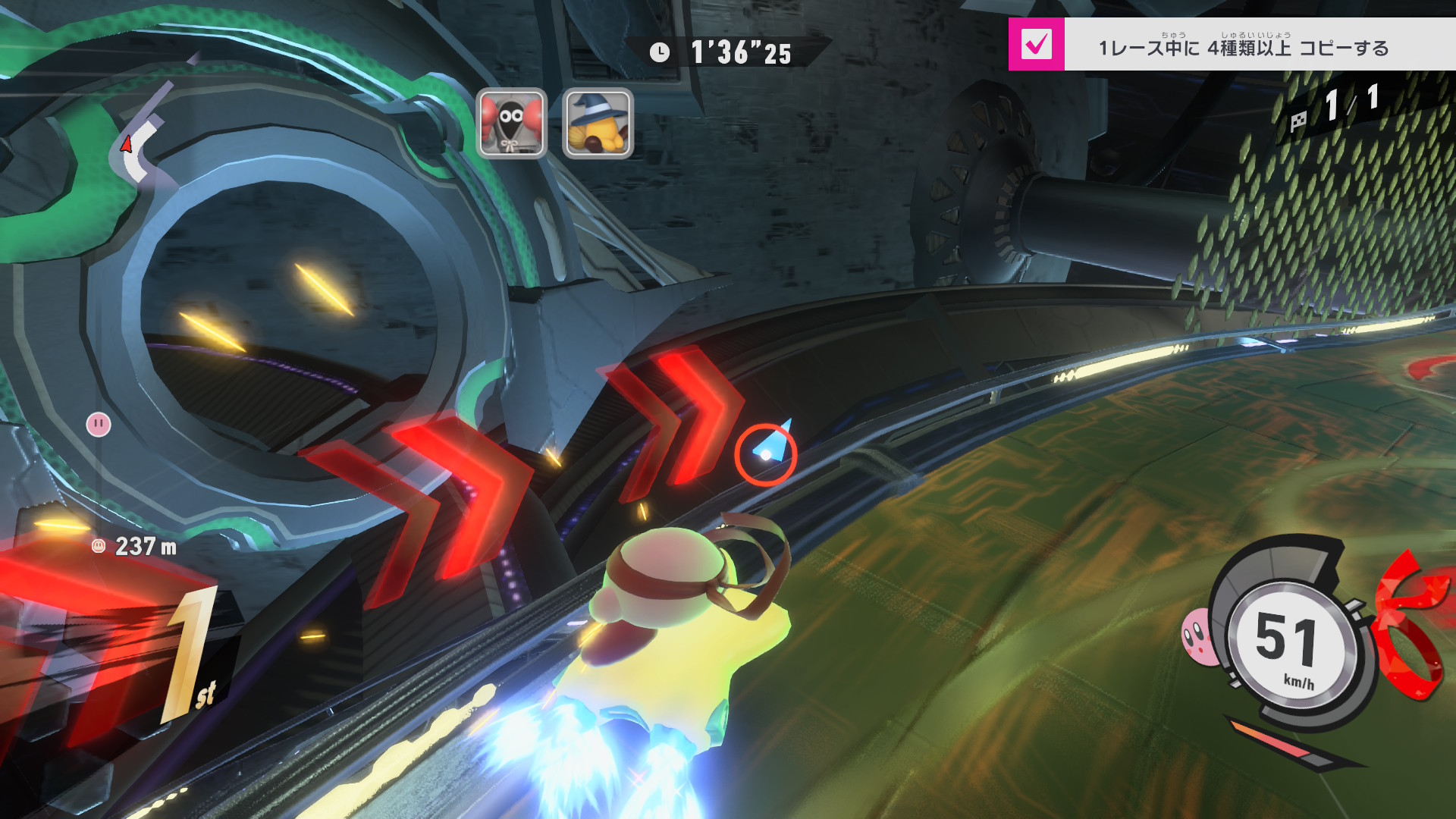Screen dimensions: 1456x819
Task: Click the pink checkmark objective box
Action: 1036,45
